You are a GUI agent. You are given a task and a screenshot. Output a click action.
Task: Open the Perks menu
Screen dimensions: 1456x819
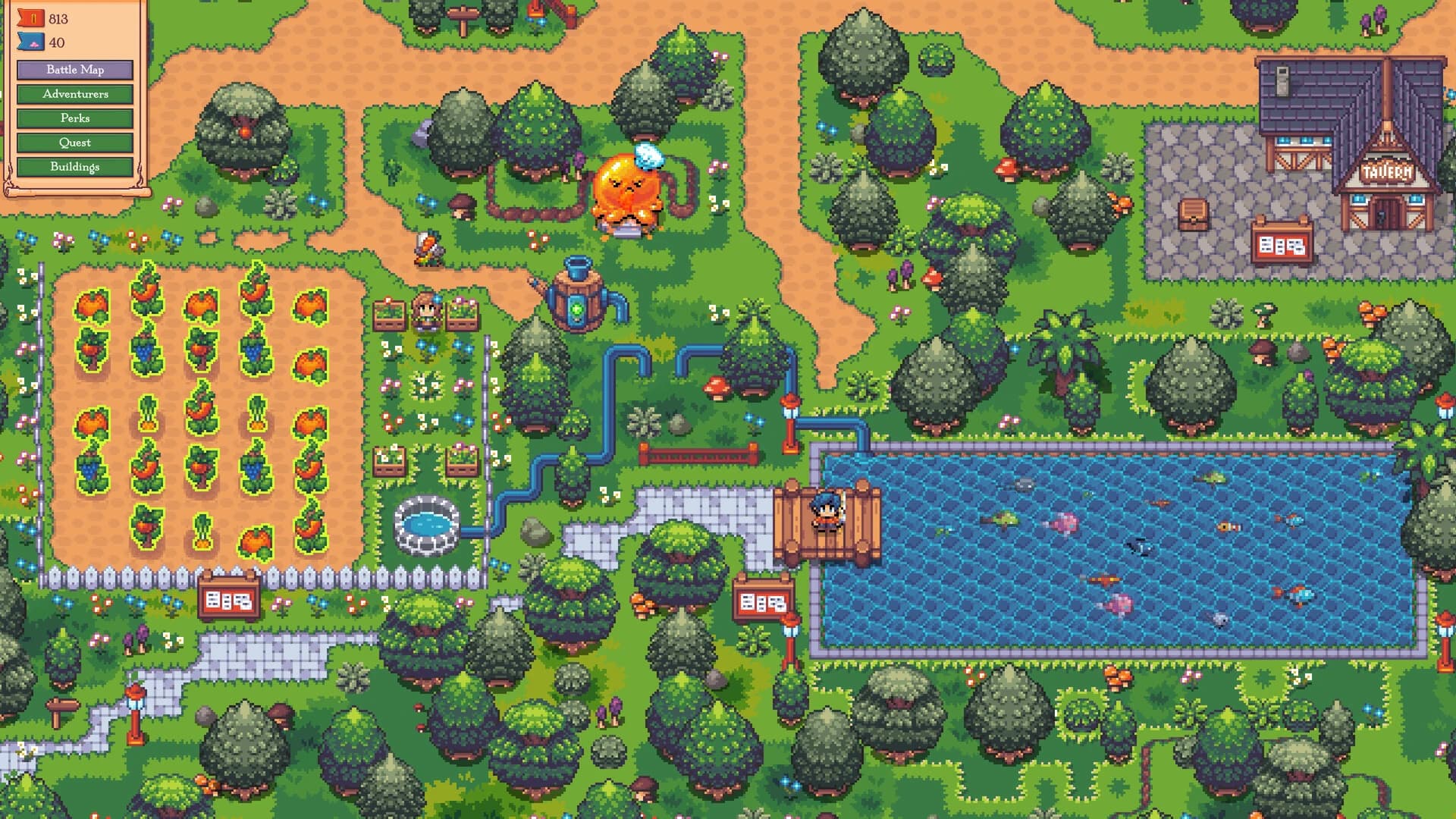75,118
